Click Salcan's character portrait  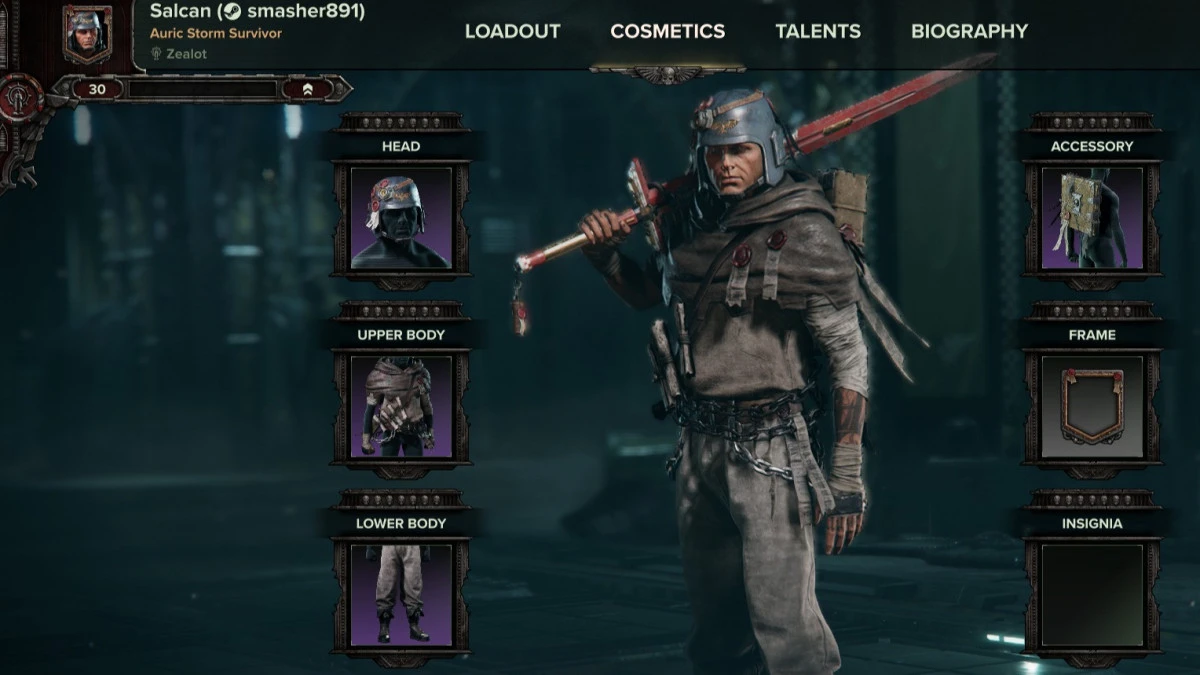coord(87,33)
